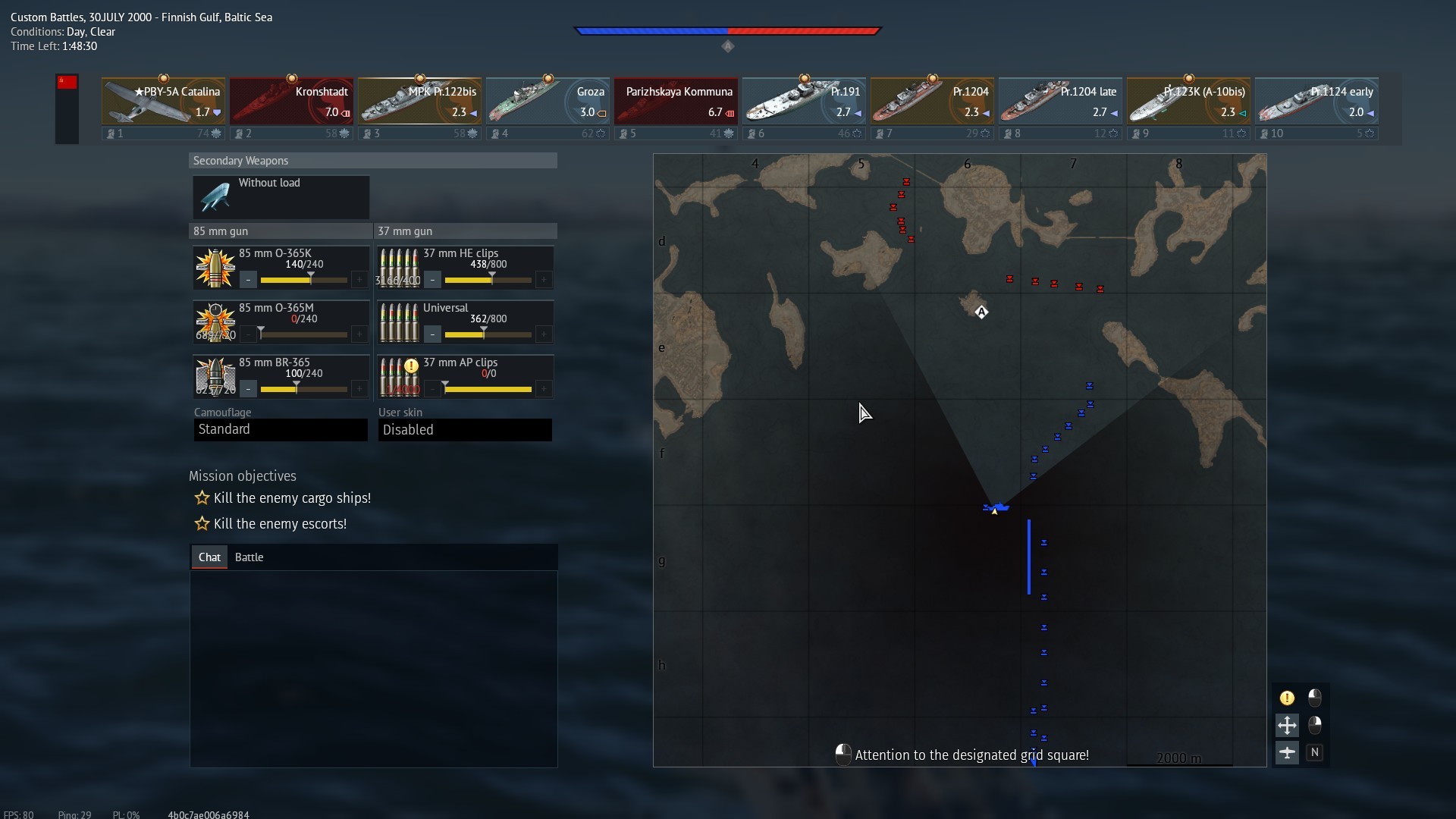Image resolution: width=1456 pixels, height=819 pixels.
Task: Click inside the chat message area
Action: [x=373, y=667]
